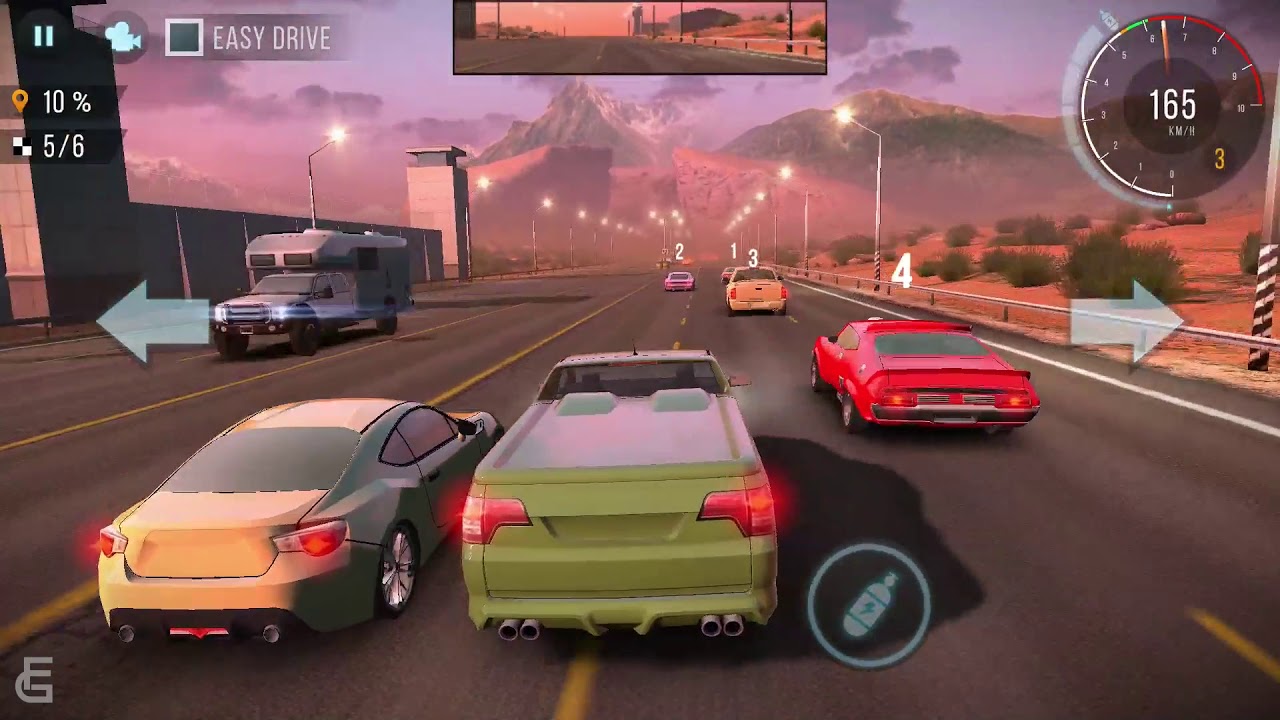Steer left with the left arrow
The width and height of the screenshot is (1280, 720).
(150, 320)
